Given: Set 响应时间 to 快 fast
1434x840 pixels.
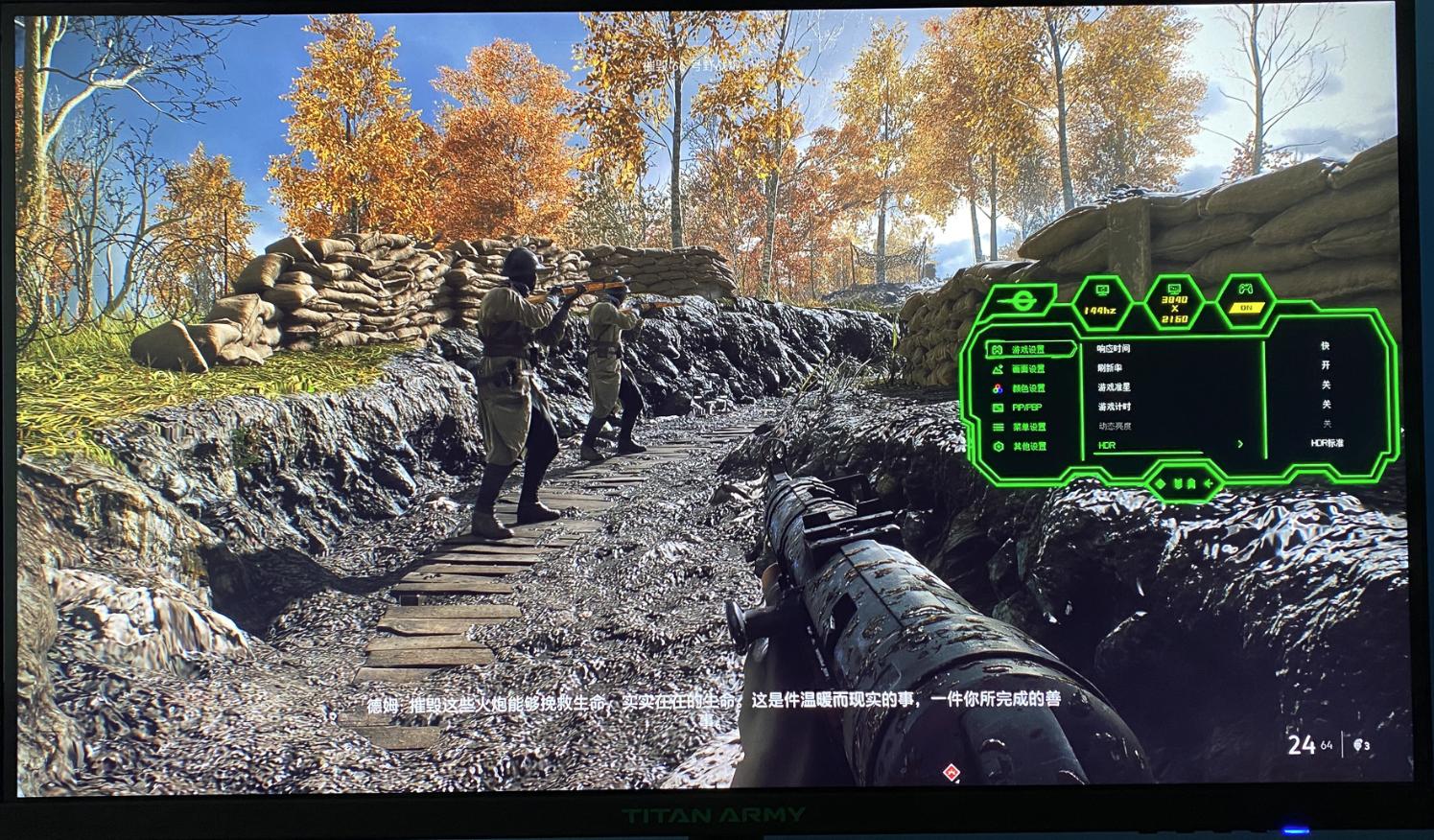Looking at the screenshot, I should (1328, 347).
